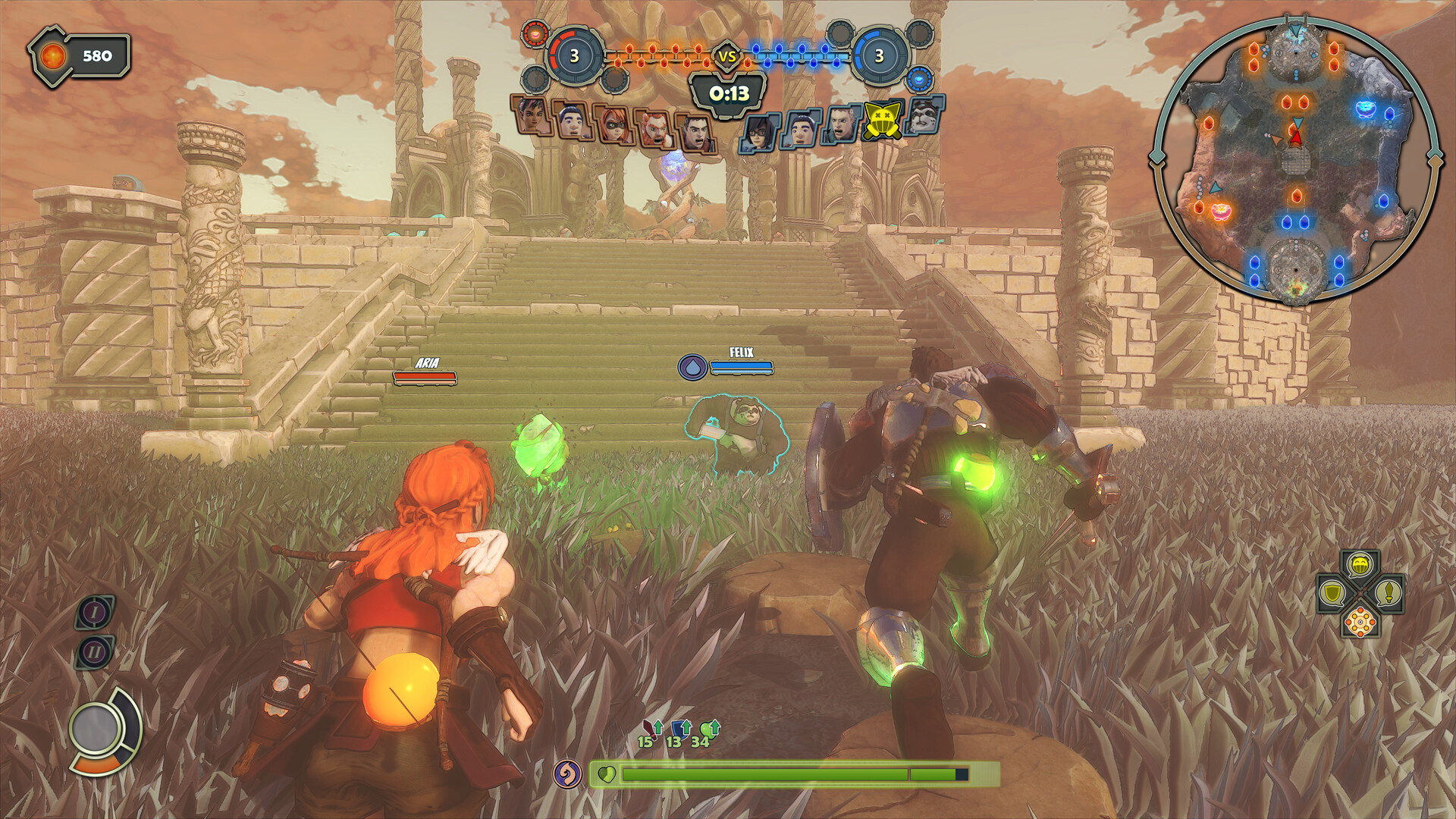
Task: Choose the sword attack callout
Action: 1389,592
